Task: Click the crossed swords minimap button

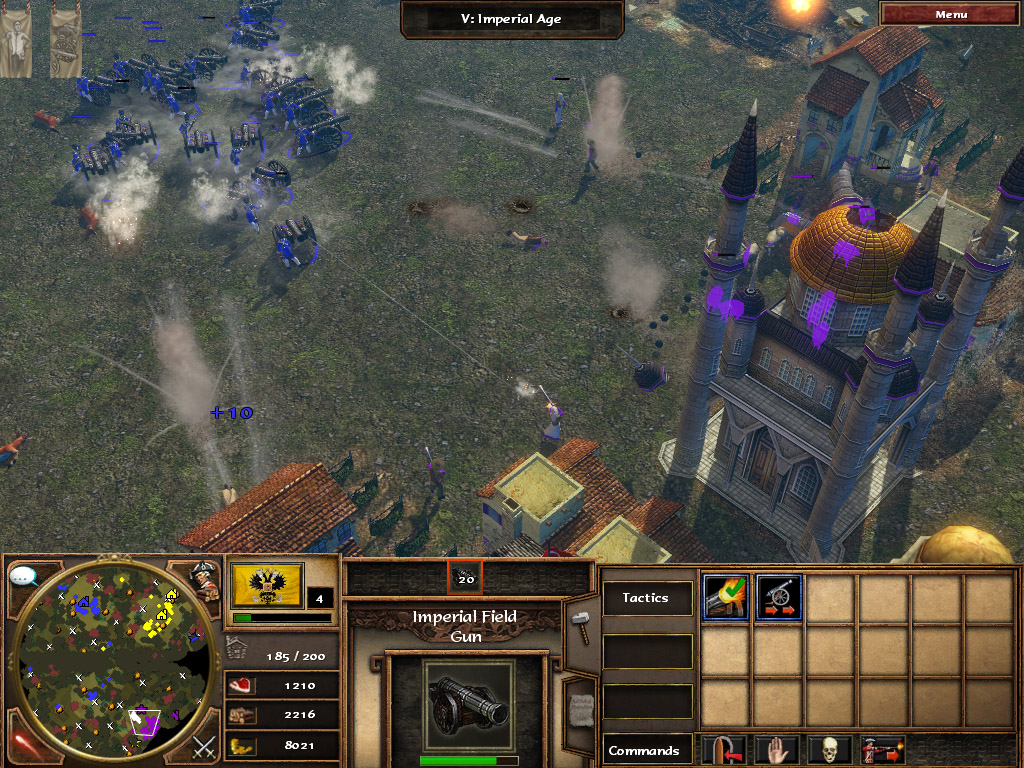Action: tap(204, 746)
